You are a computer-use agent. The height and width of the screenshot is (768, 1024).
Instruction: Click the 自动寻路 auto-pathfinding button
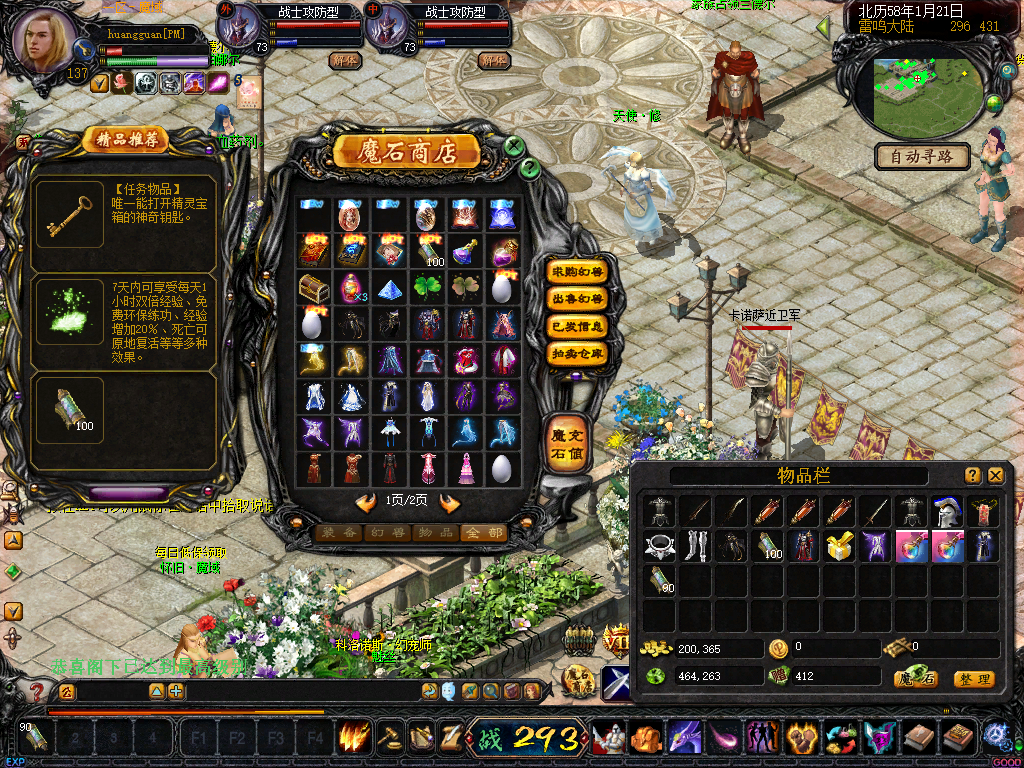(922, 156)
